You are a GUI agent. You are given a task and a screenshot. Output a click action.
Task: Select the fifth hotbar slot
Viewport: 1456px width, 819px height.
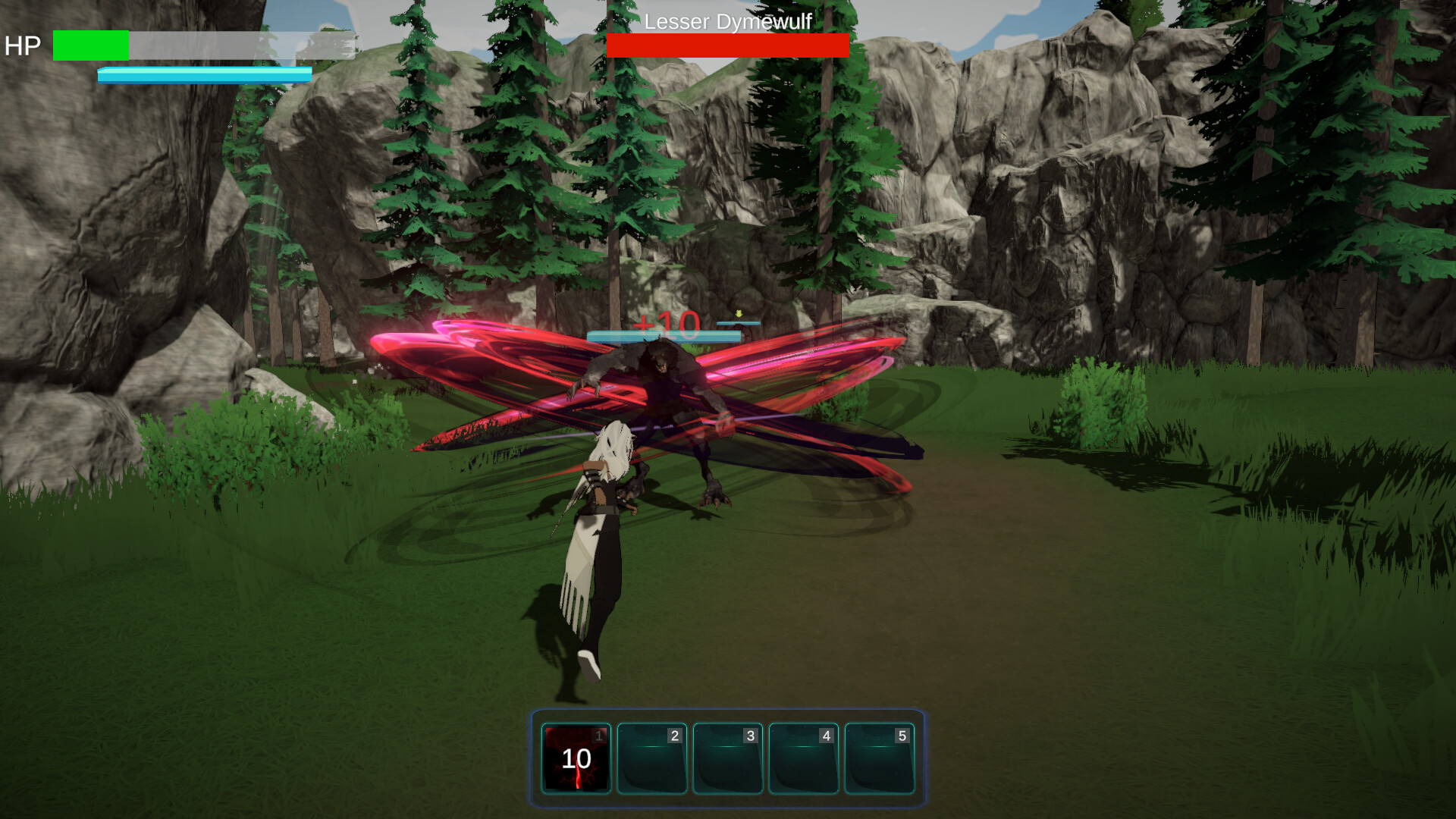[879, 760]
